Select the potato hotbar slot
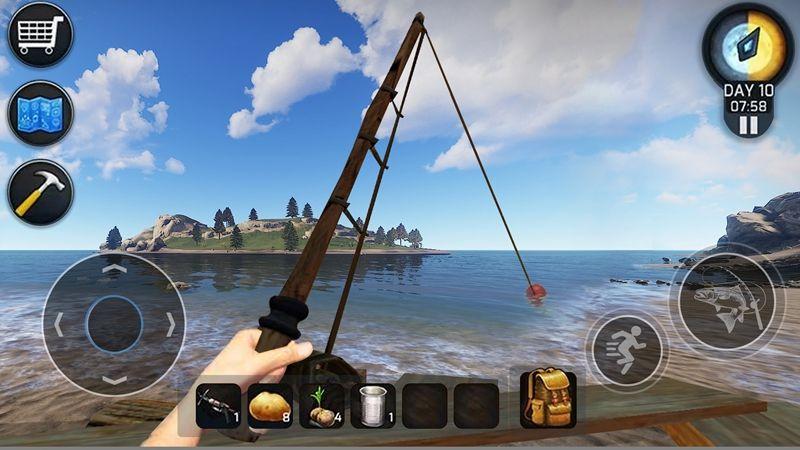Screen dimensions: 800x450 [x=270, y=406]
